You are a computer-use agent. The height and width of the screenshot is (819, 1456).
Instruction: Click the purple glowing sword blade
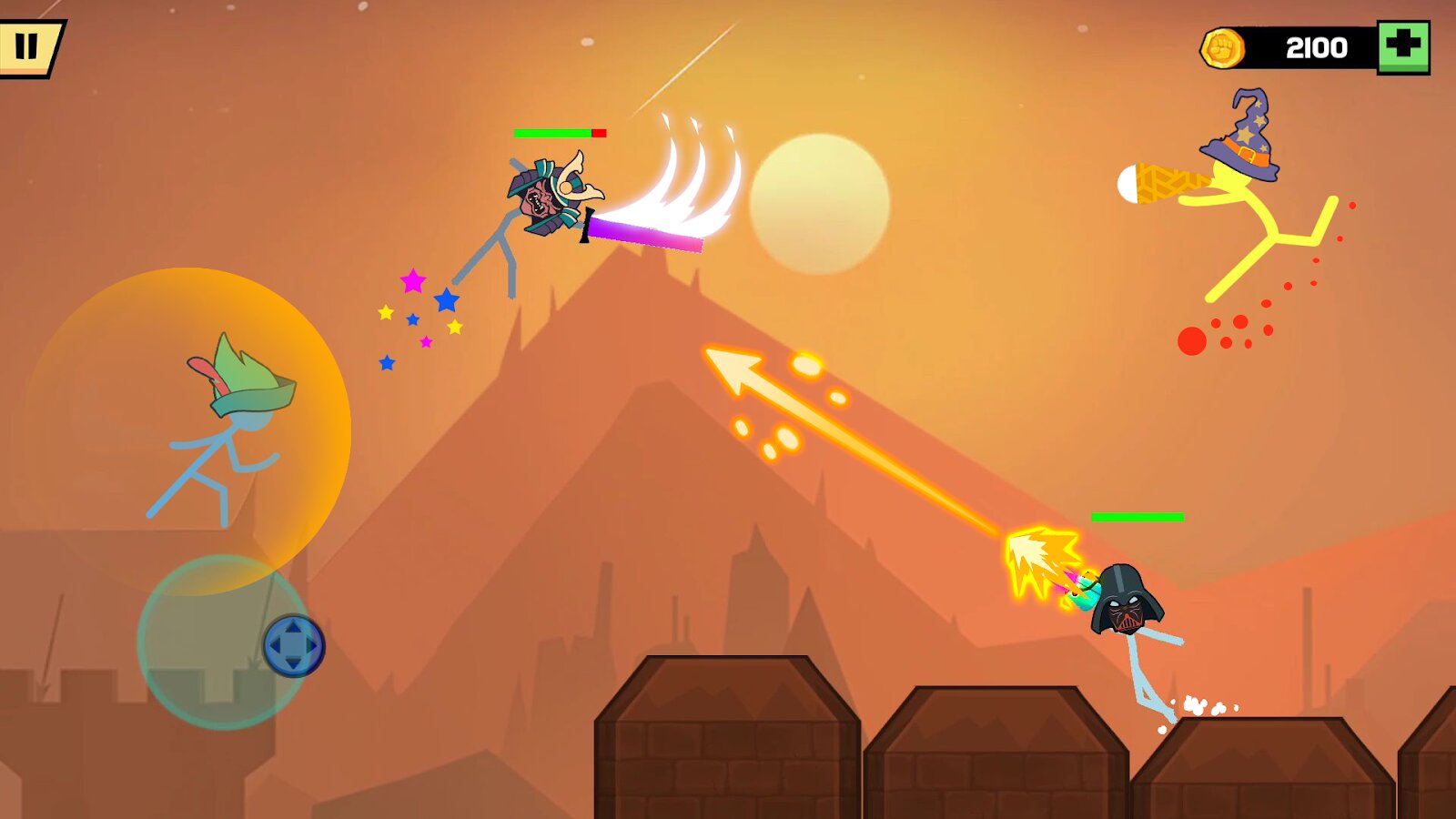click(646, 237)
